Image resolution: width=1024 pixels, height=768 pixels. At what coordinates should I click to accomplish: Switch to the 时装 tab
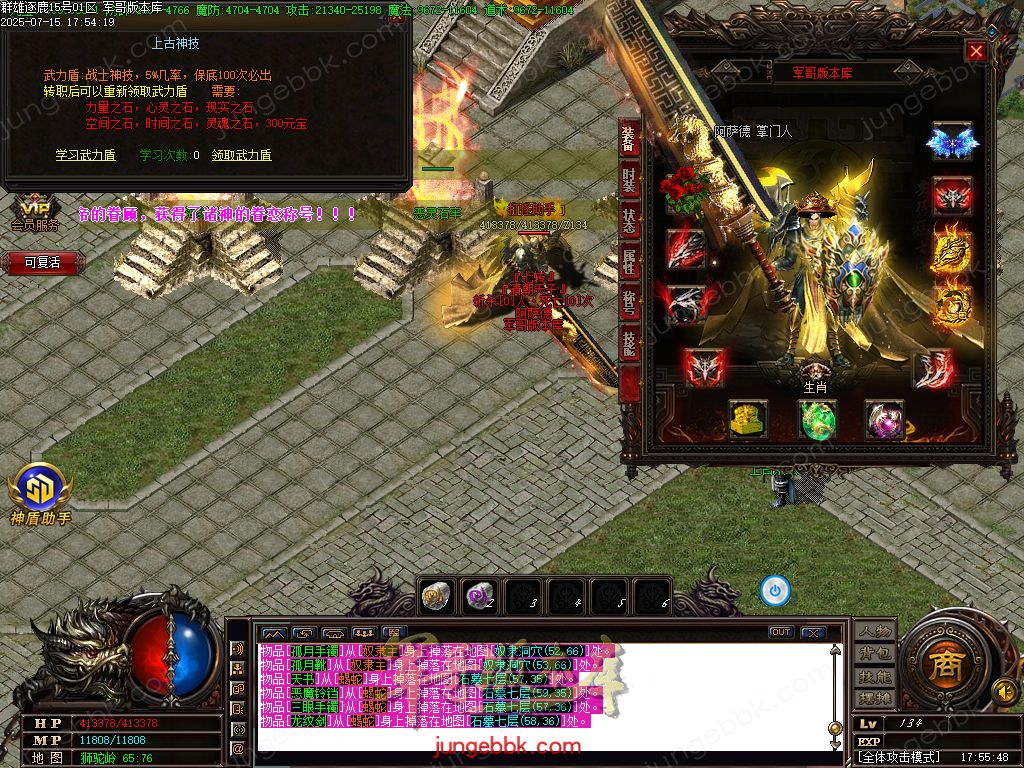click(629, 180)
